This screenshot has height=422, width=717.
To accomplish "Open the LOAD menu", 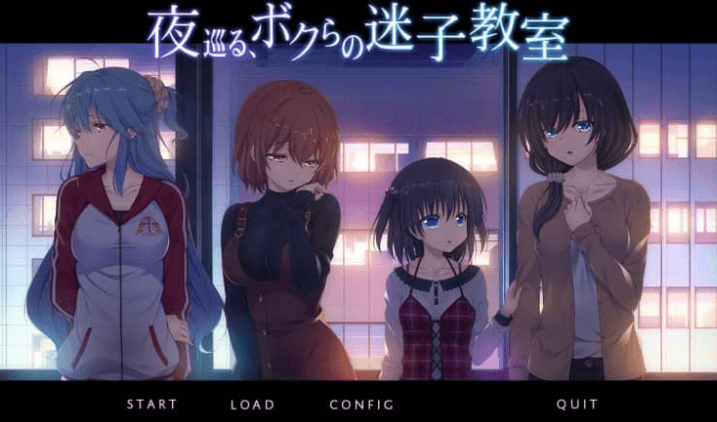I will click(252, 404).
